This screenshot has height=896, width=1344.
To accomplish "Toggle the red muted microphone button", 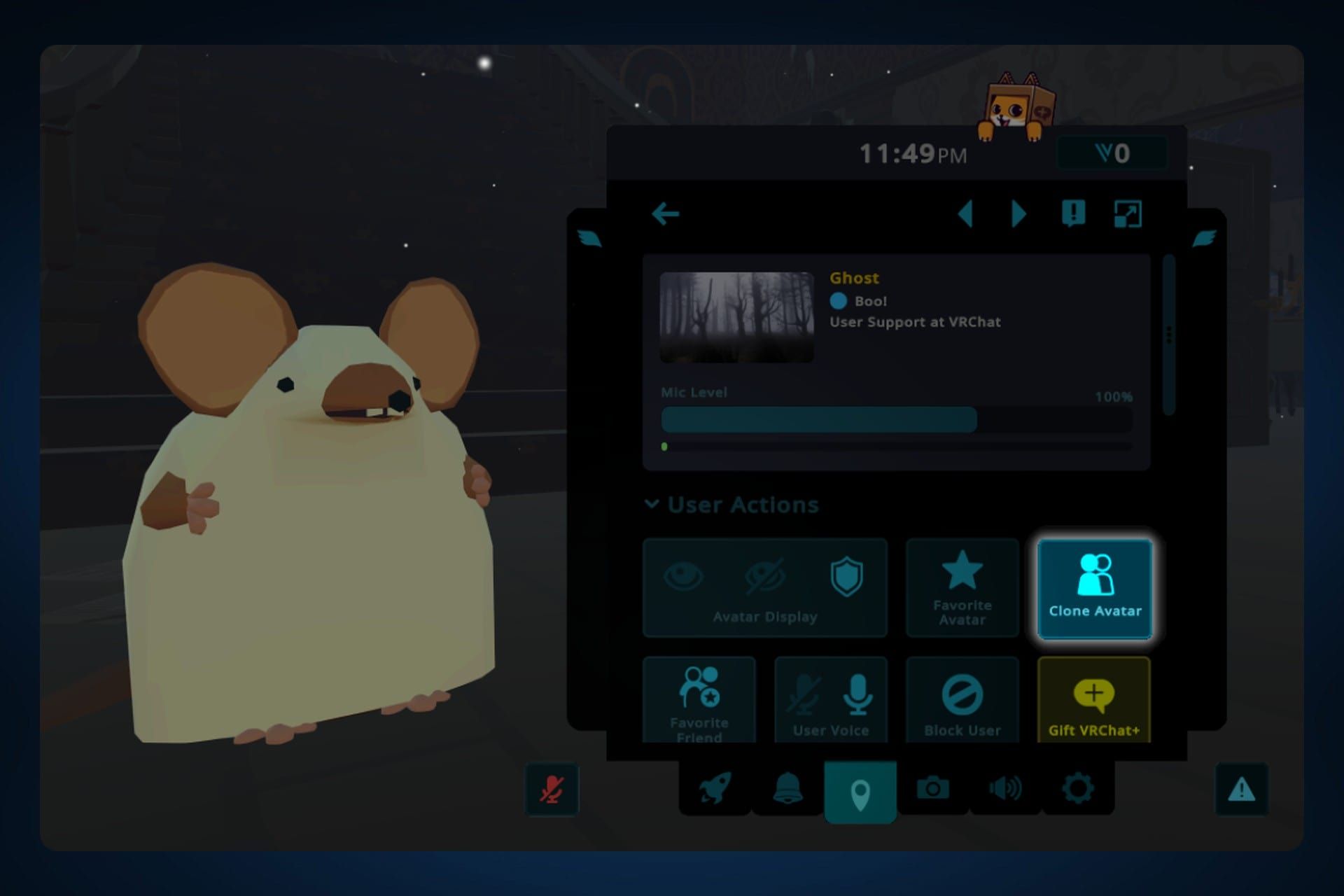I will (x=552, y=789).
